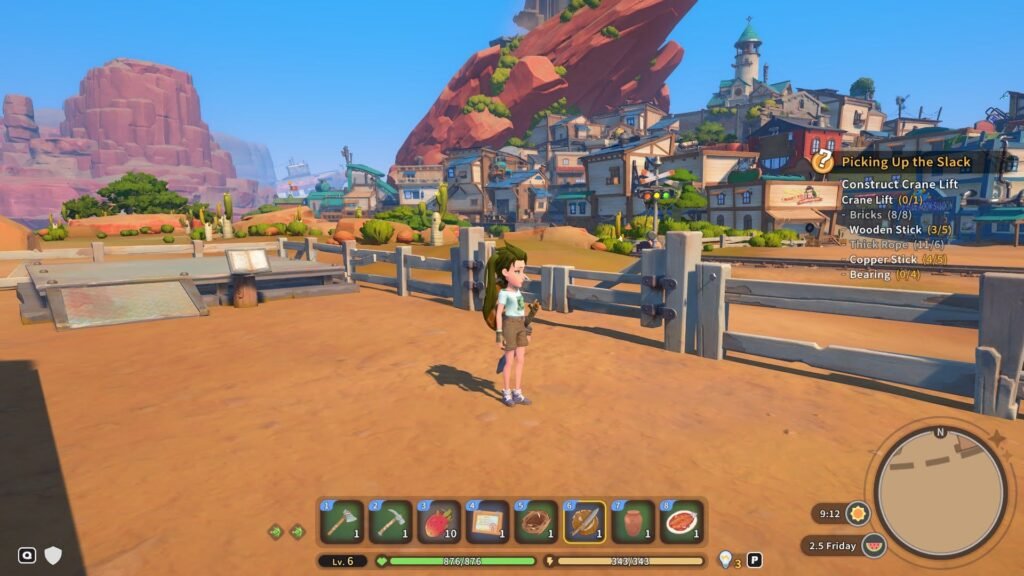
Task: Select the framed certificate in slot 4
Action: click(488, 522)
